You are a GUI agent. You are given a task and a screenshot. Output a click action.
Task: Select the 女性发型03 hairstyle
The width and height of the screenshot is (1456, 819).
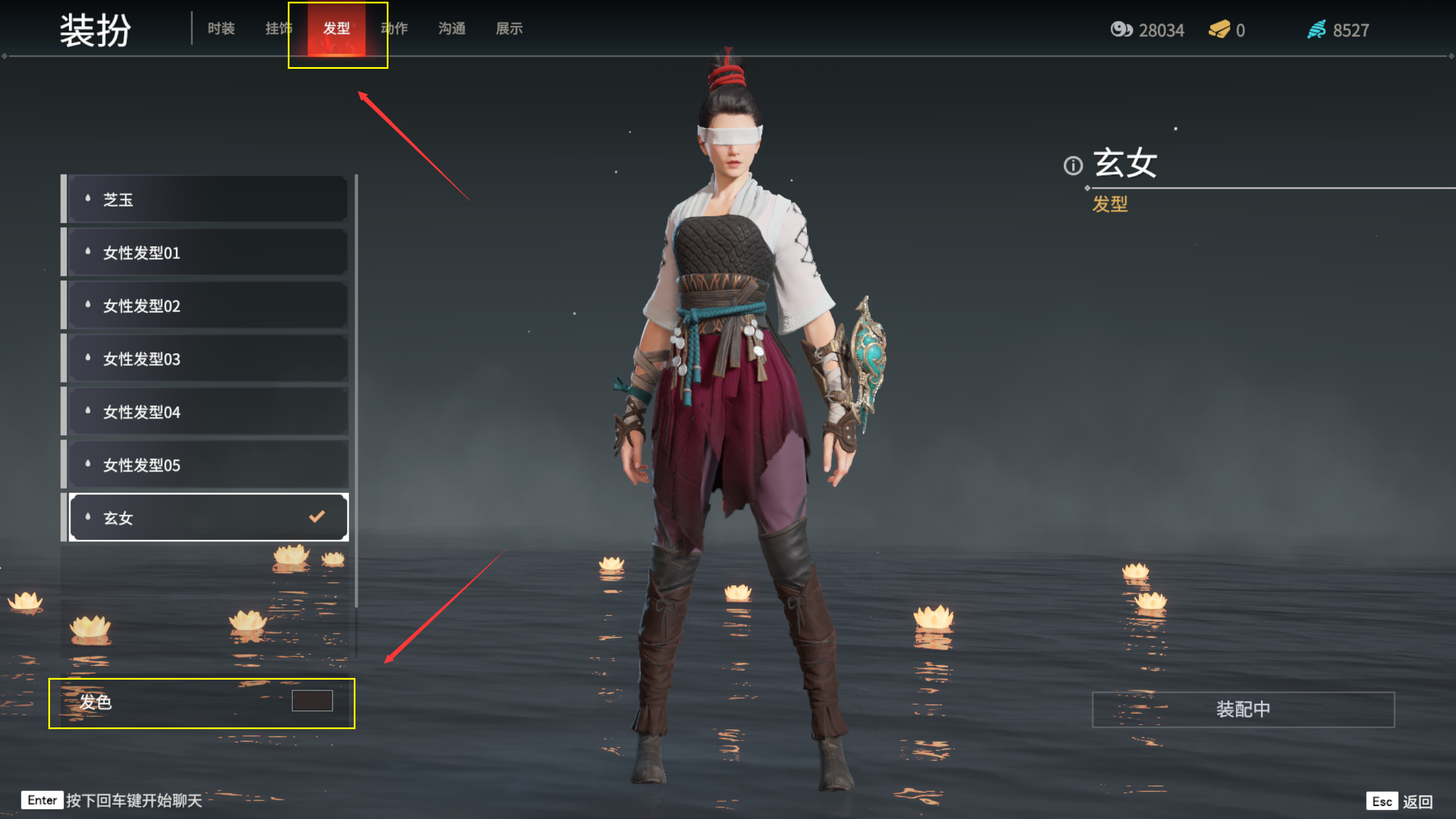pos(171,358)
